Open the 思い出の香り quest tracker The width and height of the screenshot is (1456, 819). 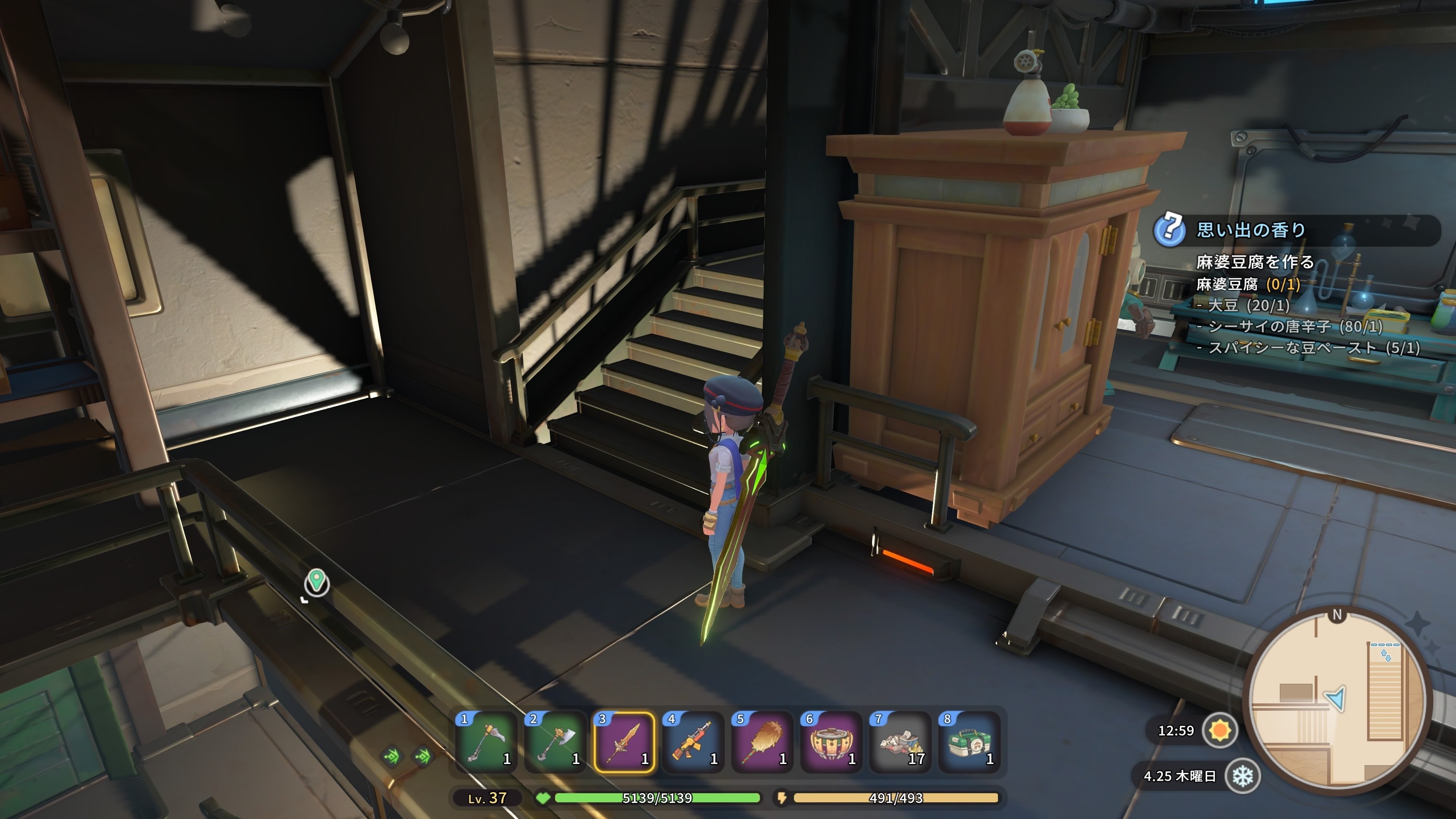1251,230
